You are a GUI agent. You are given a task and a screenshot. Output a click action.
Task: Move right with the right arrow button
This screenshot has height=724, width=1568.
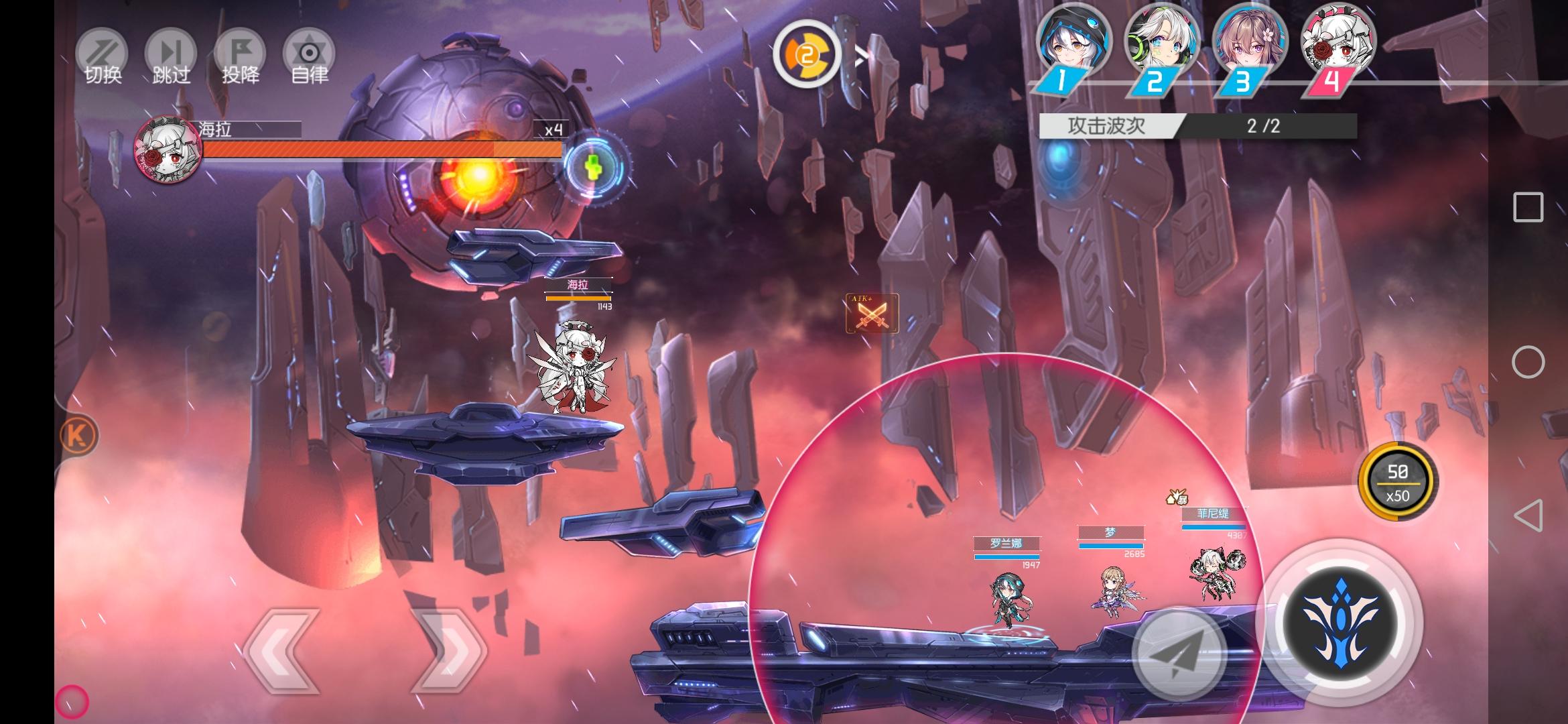pos(448,650)
